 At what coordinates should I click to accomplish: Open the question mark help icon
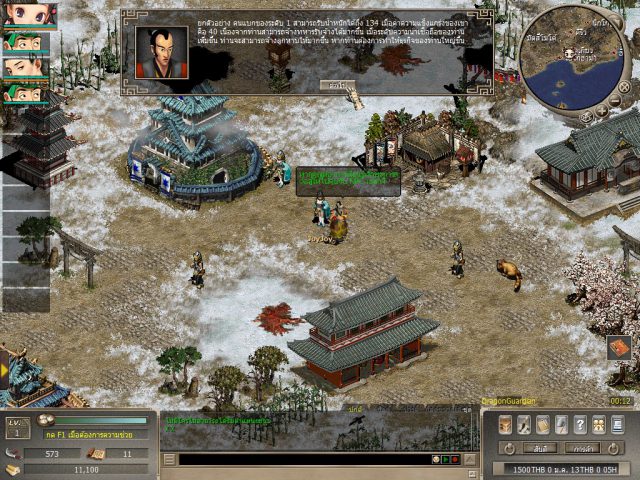coord(581,424)
